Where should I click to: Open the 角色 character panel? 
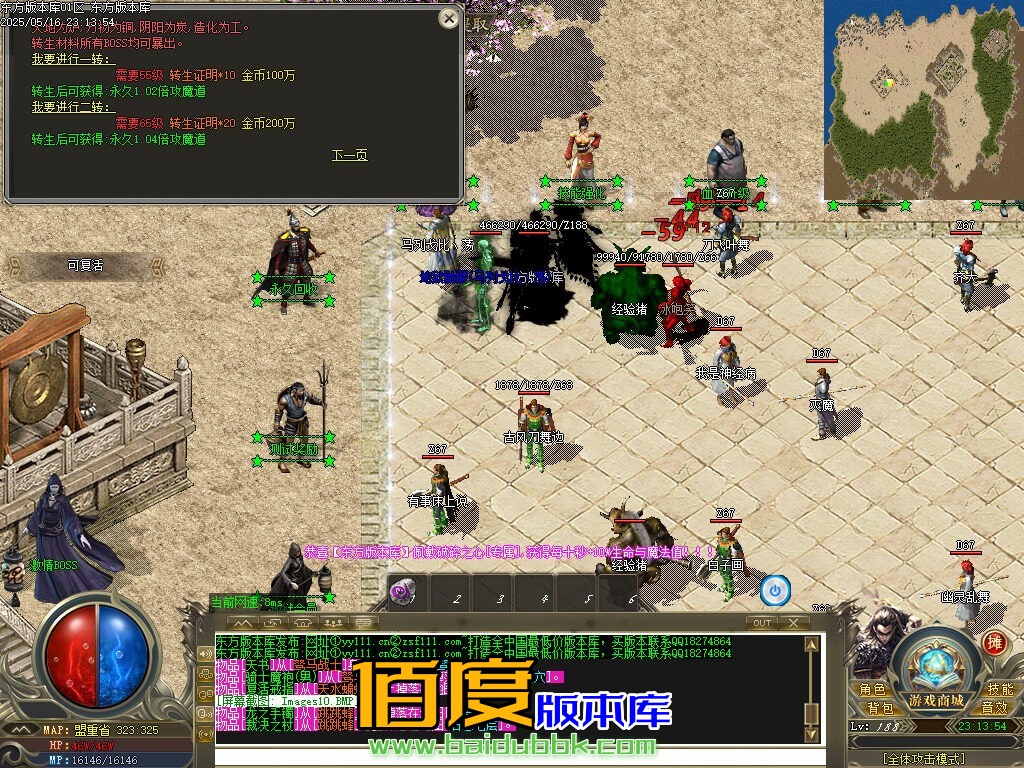872,690
